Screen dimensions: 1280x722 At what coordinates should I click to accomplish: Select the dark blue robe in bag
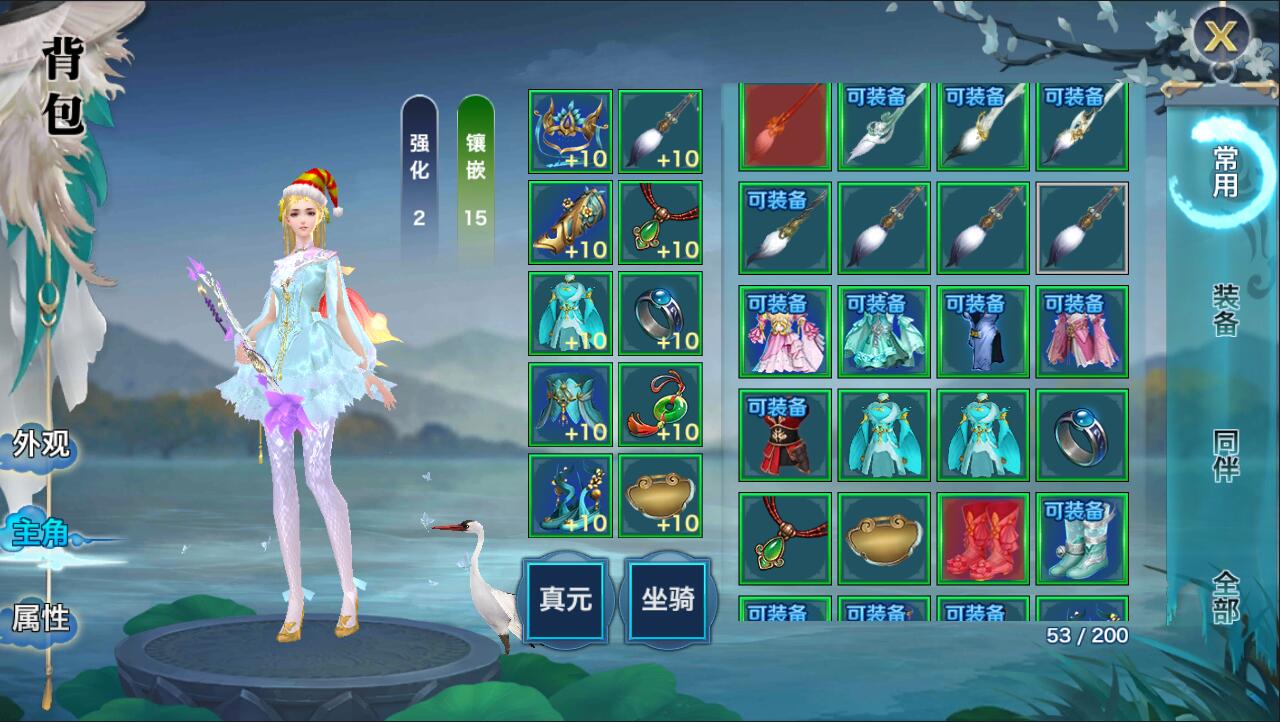[x=984, y=332]
